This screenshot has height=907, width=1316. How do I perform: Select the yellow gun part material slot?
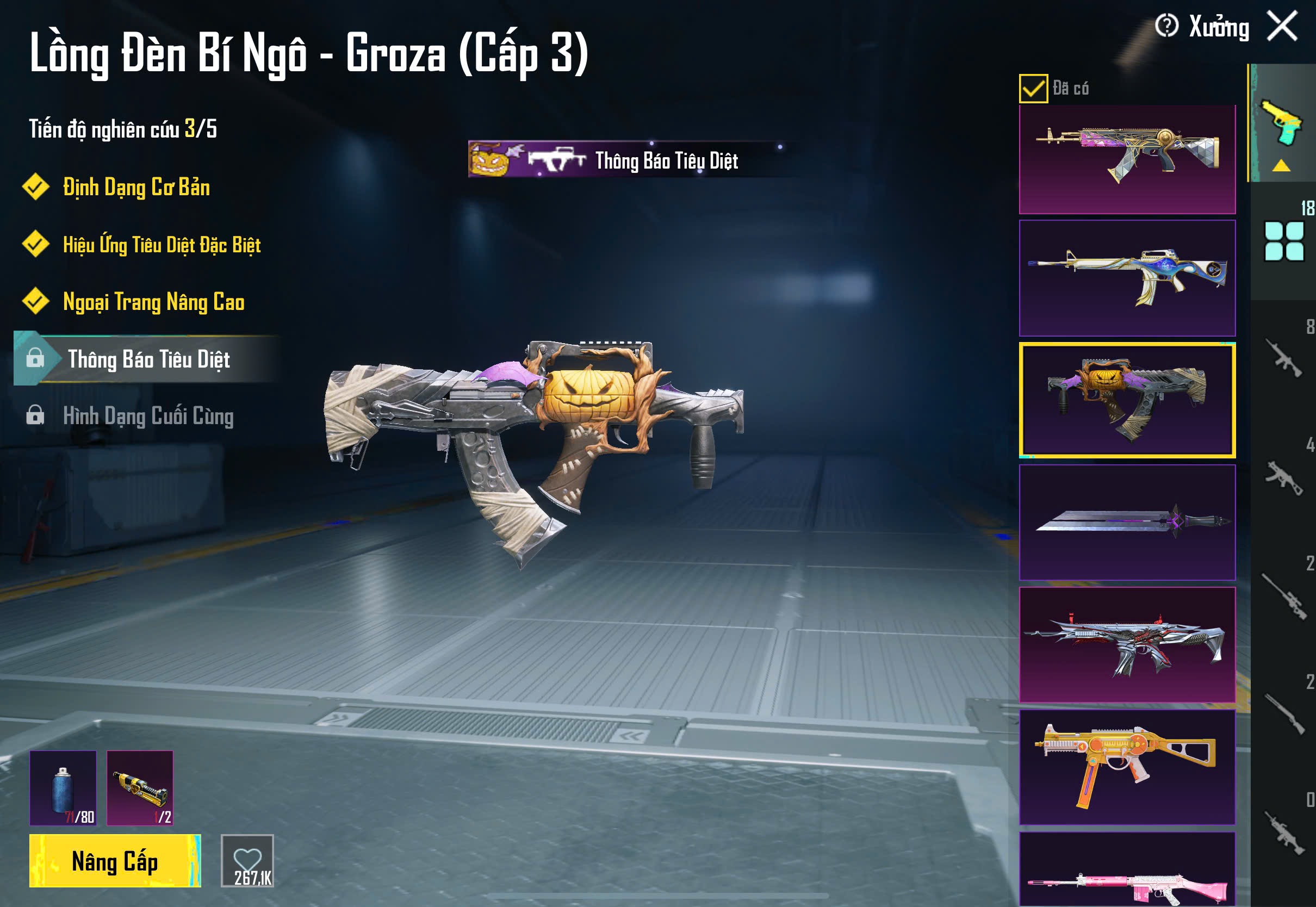click(x=140, y=788)
